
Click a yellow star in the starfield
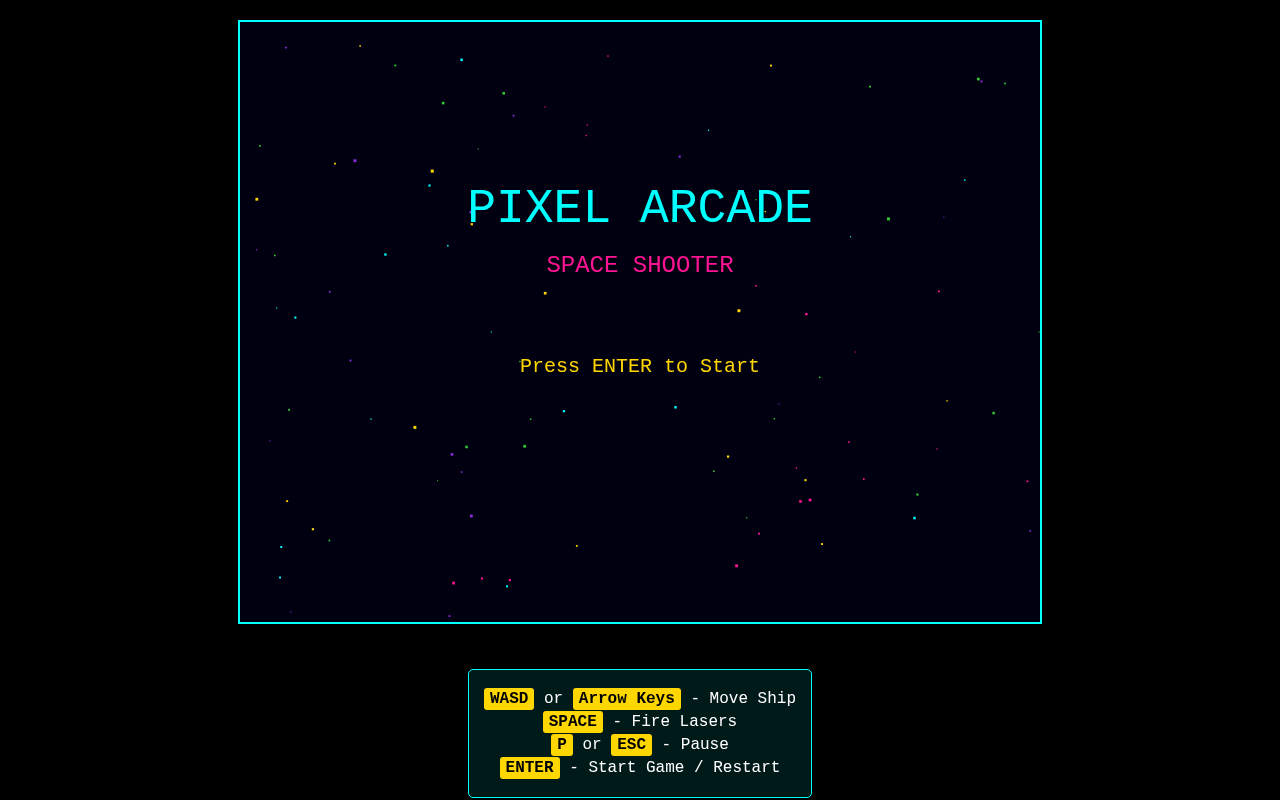click(413, 425)
